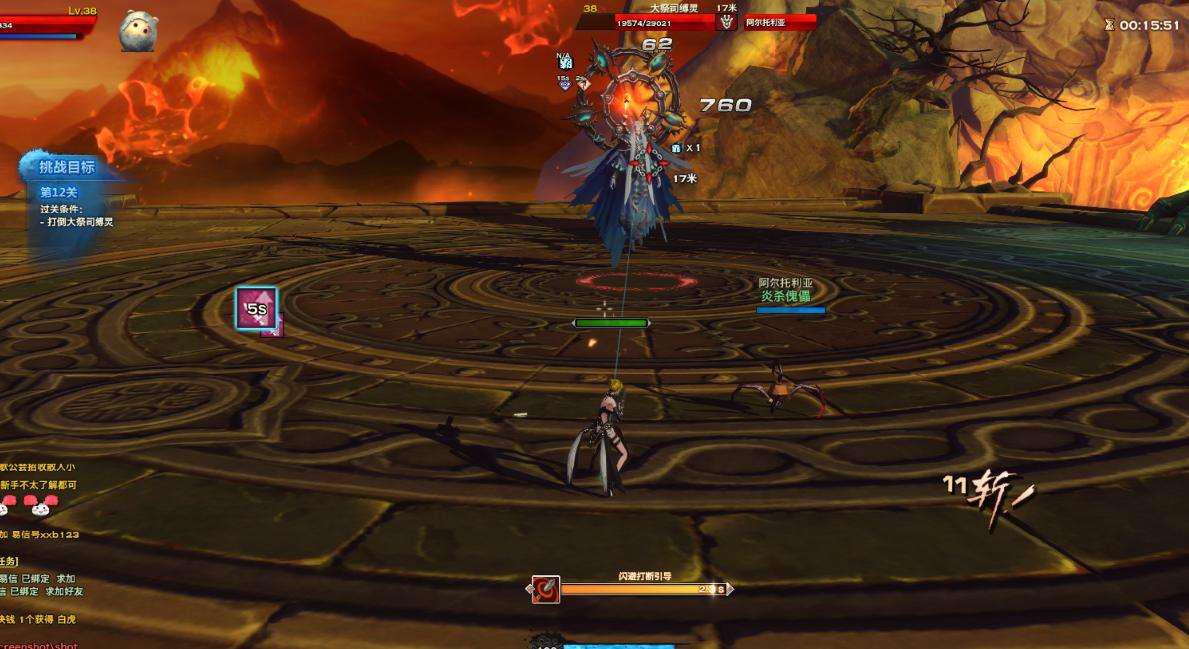Viewport: 1189px width, 649px height.
Task: Open the 挑战目标 challenge objective panel
Action: 67,167
